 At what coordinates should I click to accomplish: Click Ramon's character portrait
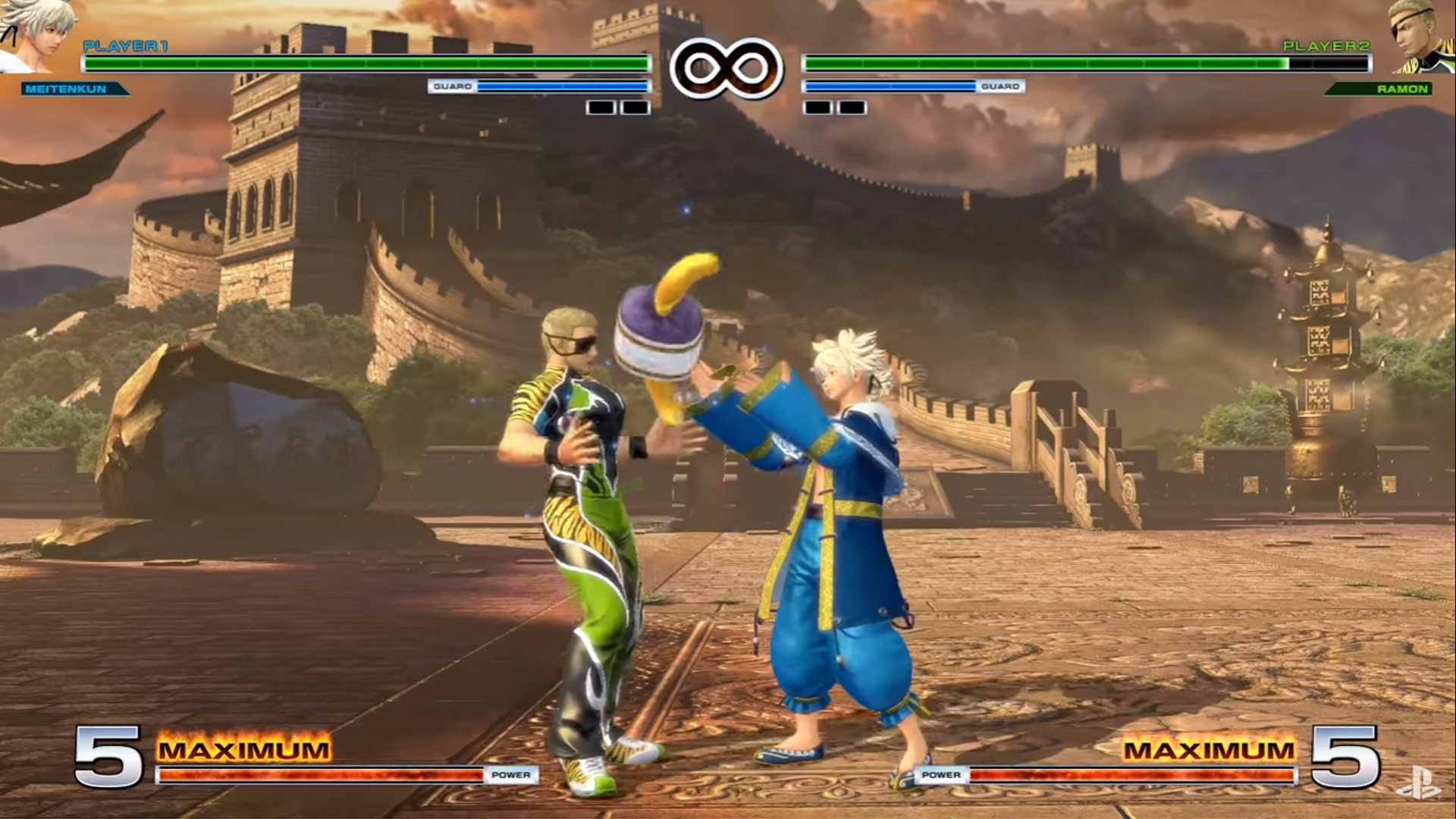(1420, 36)
